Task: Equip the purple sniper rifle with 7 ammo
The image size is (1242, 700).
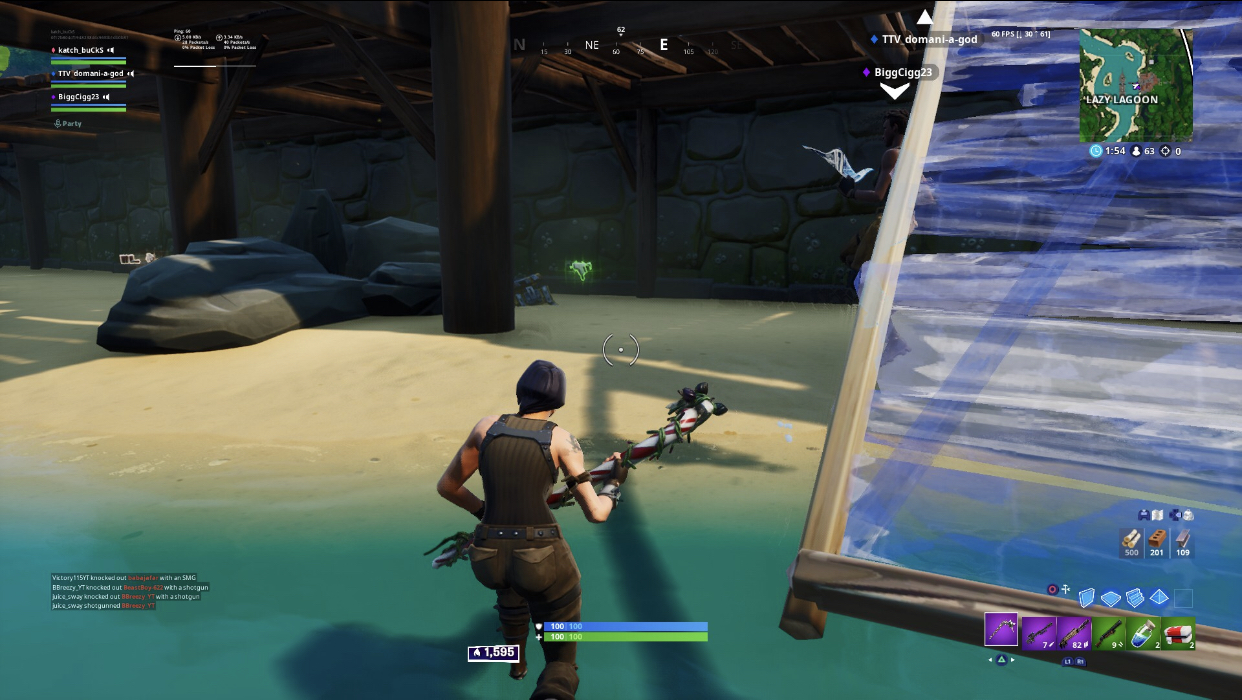Action: click(1038, 632)
